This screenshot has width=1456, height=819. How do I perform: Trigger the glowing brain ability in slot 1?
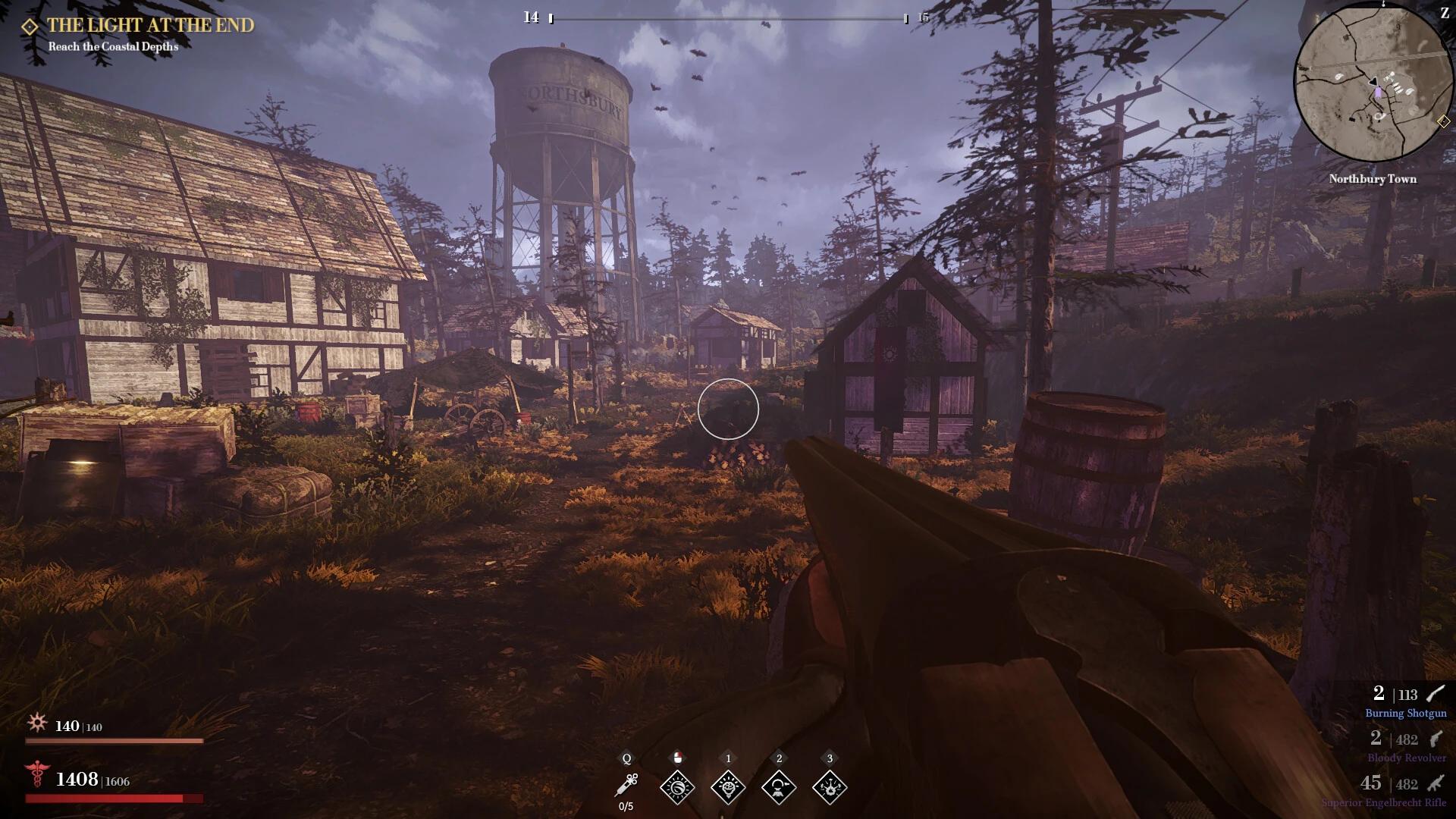point(729,787)
